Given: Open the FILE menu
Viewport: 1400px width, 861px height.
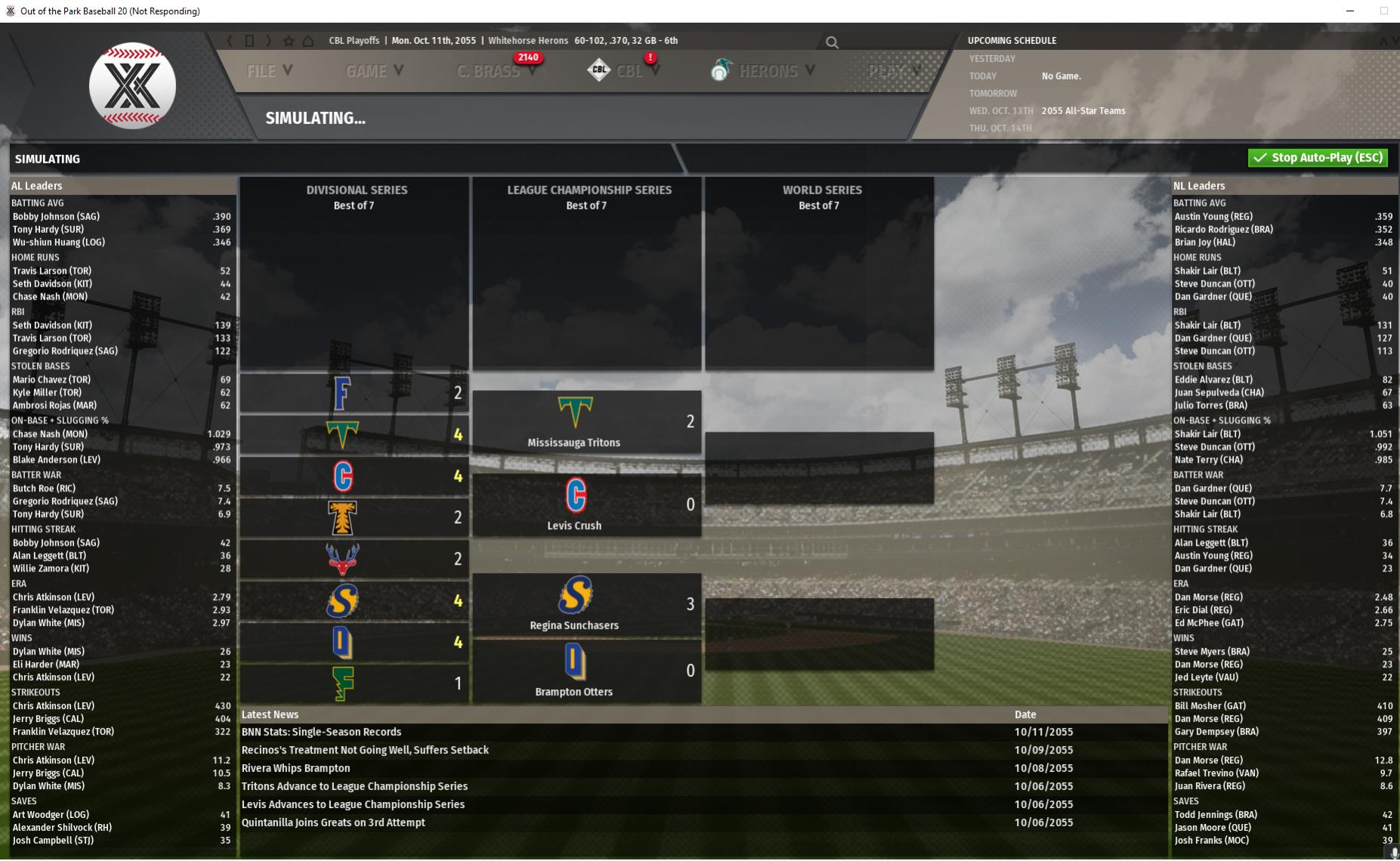Looking at the screenshot, I should point(269,71).
